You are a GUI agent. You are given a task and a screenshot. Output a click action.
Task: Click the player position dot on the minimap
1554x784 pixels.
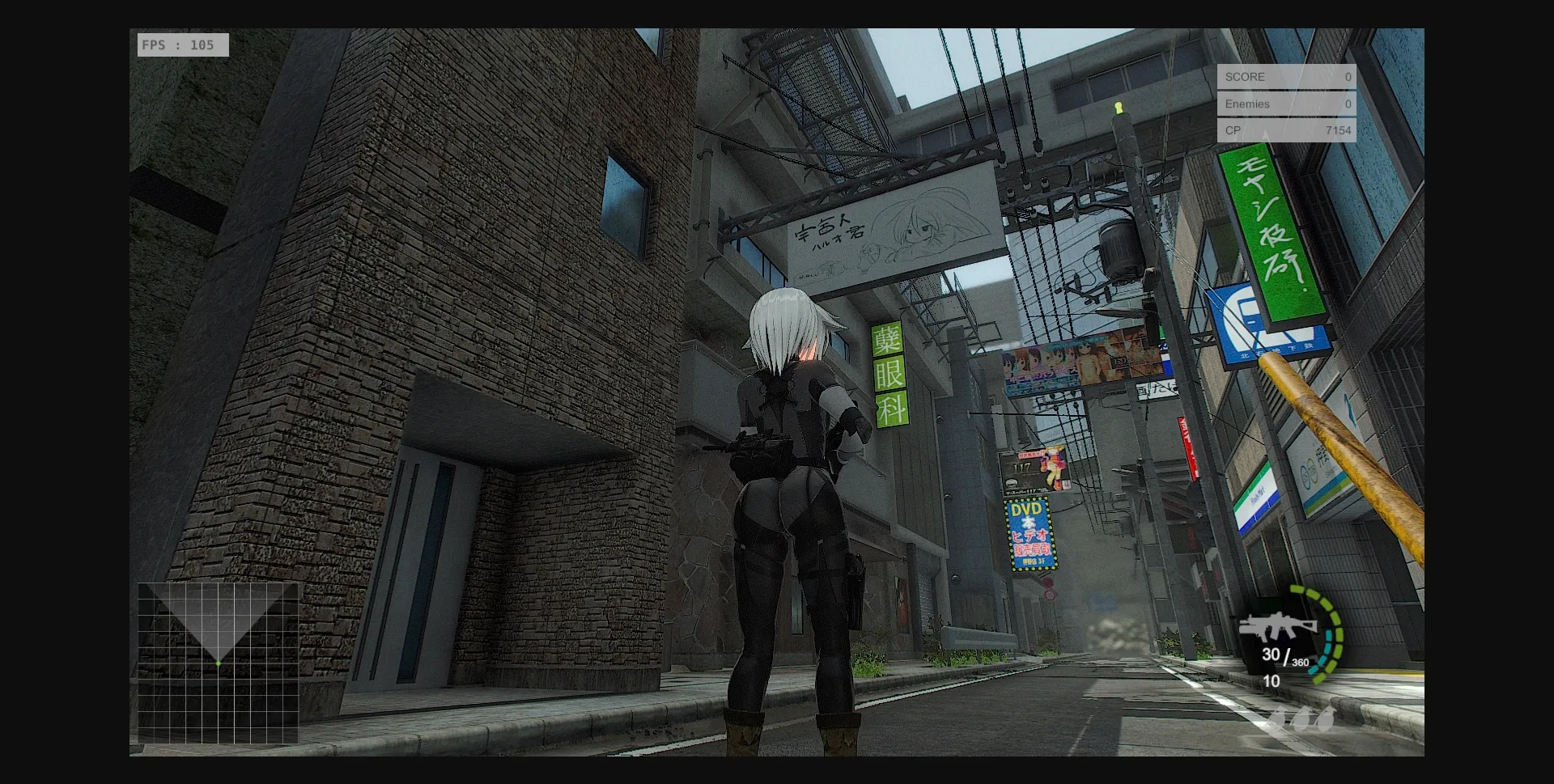(x=217, y=665)
